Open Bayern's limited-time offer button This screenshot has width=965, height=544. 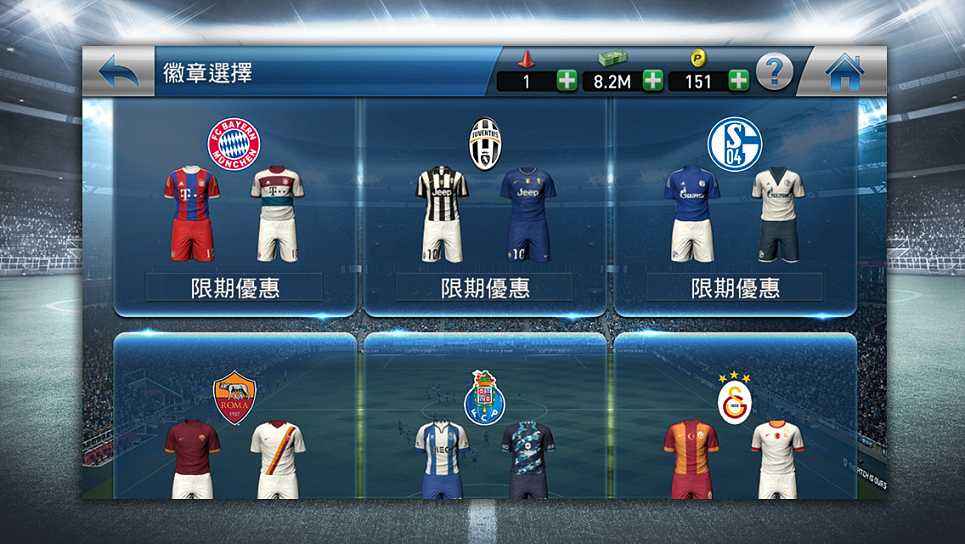pos(235,288)
